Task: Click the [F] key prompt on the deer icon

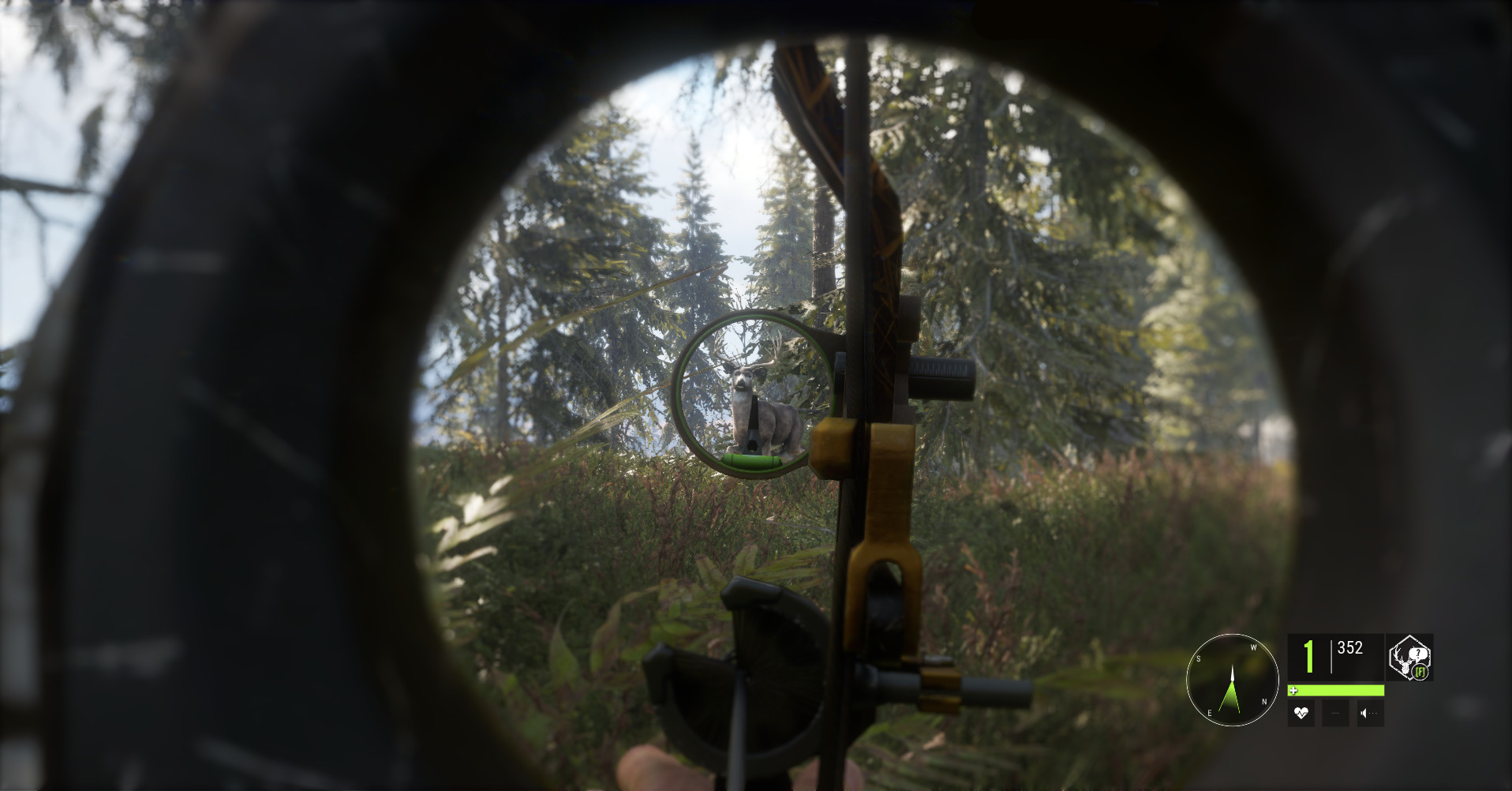Action: tap(1420, 673)
